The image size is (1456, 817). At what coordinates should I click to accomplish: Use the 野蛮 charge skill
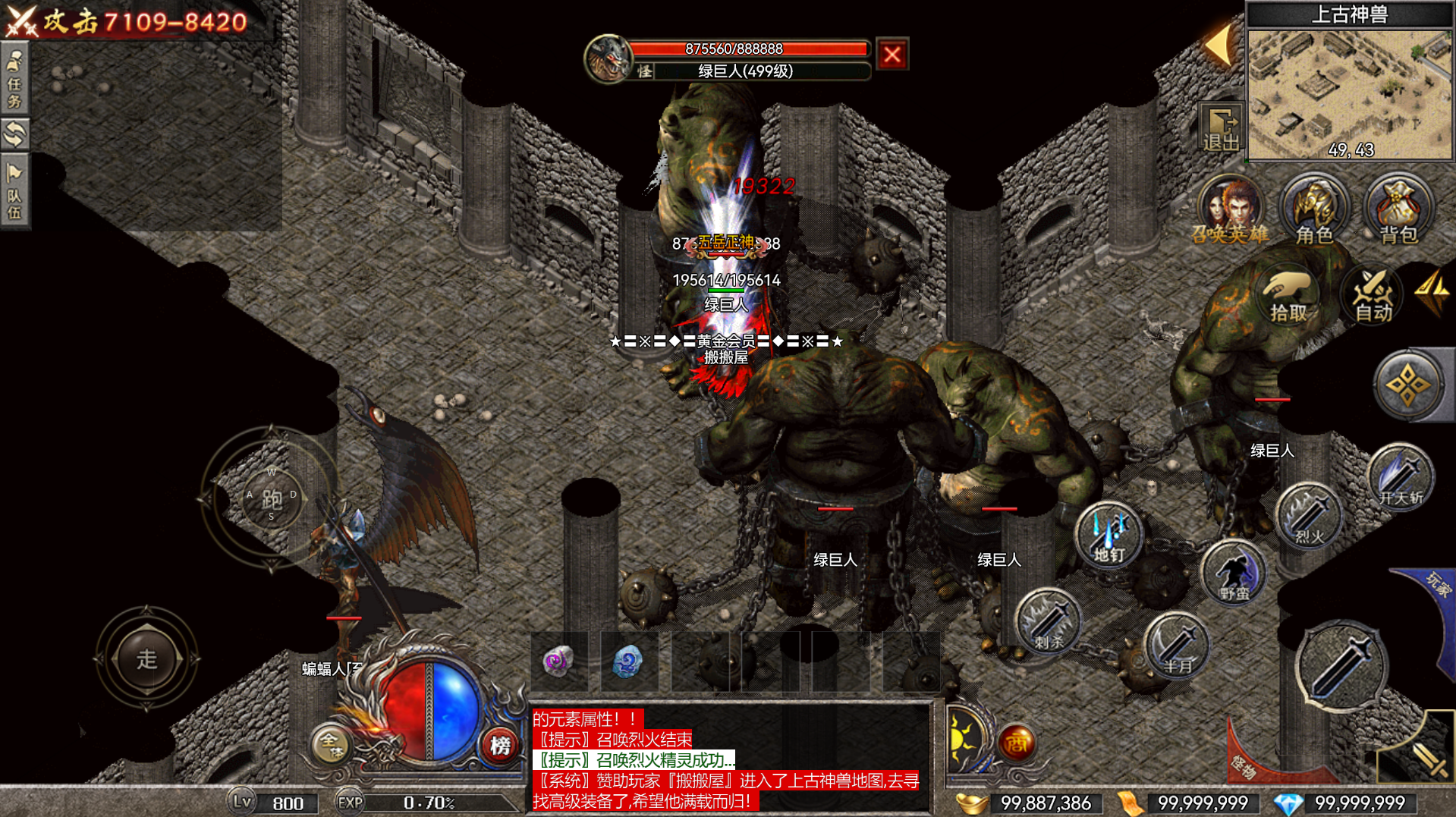click(1234, 574)
